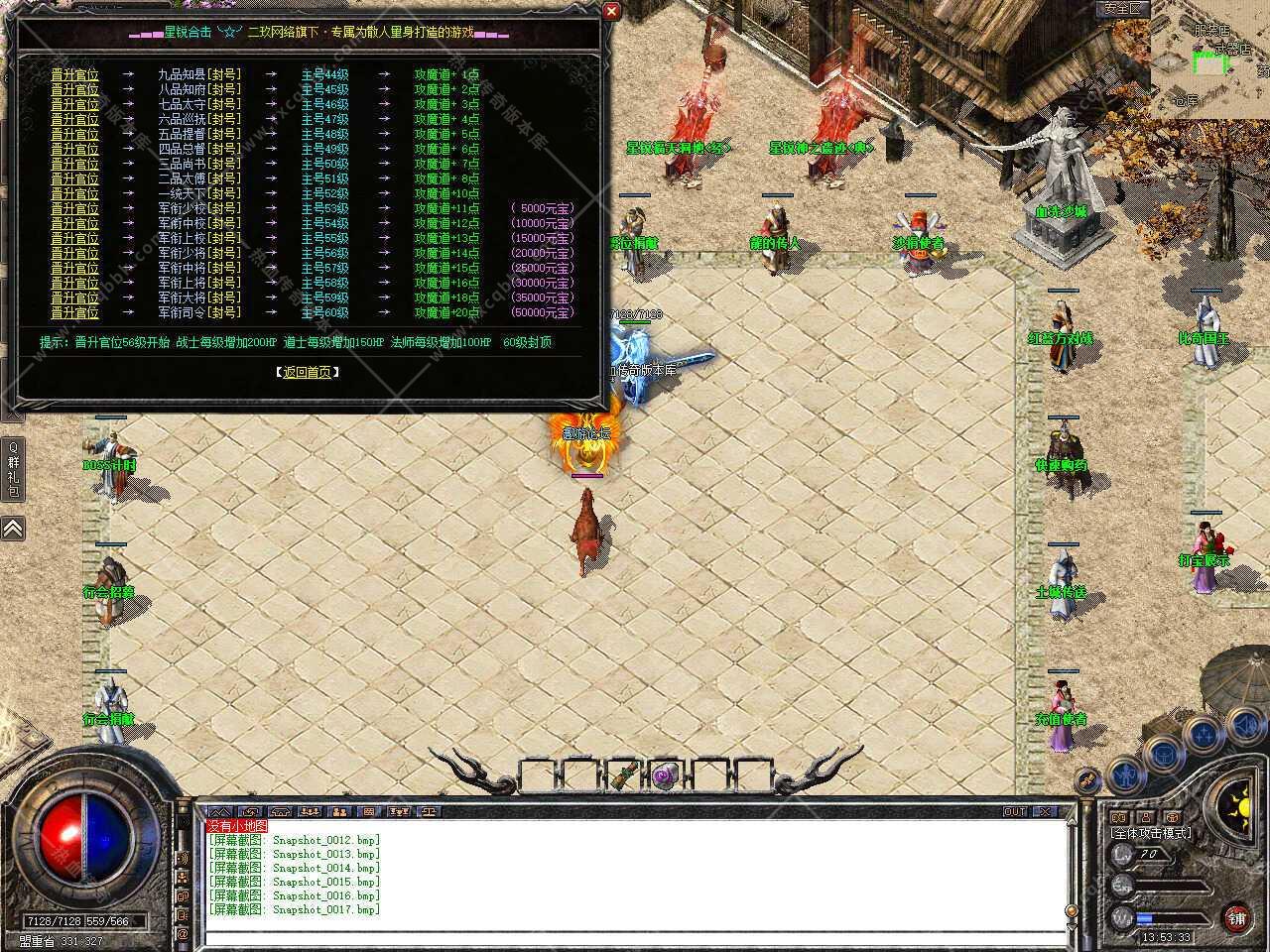Click the @ icon on the chat sidebar
The image size is (1270, 952).
pyautogui.click(x=184, y=933)
